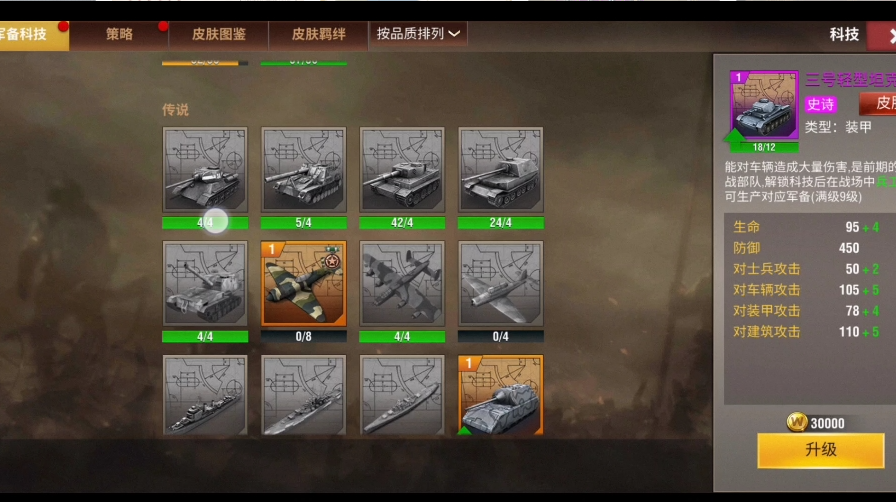The image size is (896, 502).
Task: Show the 皮肤图鉴 tab
Action: click(219, 34)
